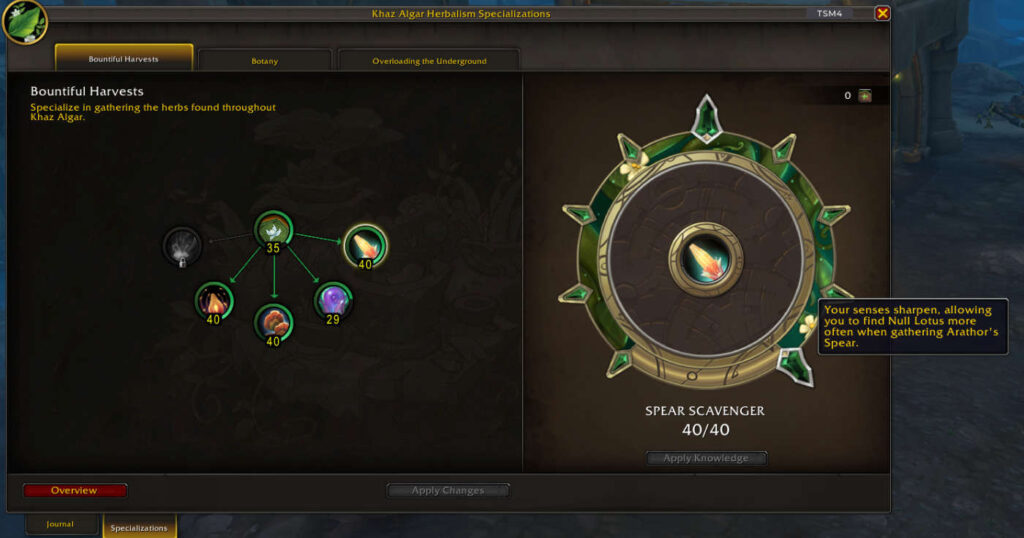Switch to the Botany tab
The height and width of the screenshot is (538, 1024).
265,61
